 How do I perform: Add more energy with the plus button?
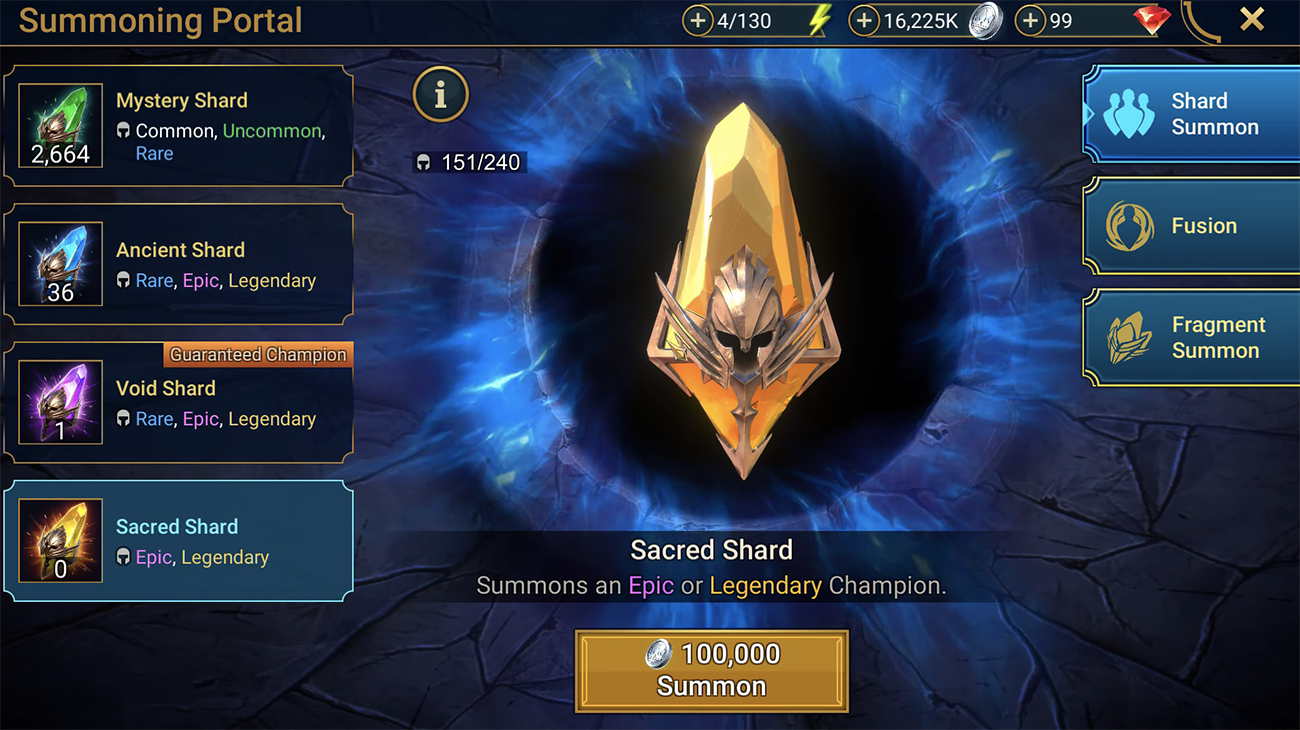698,21
